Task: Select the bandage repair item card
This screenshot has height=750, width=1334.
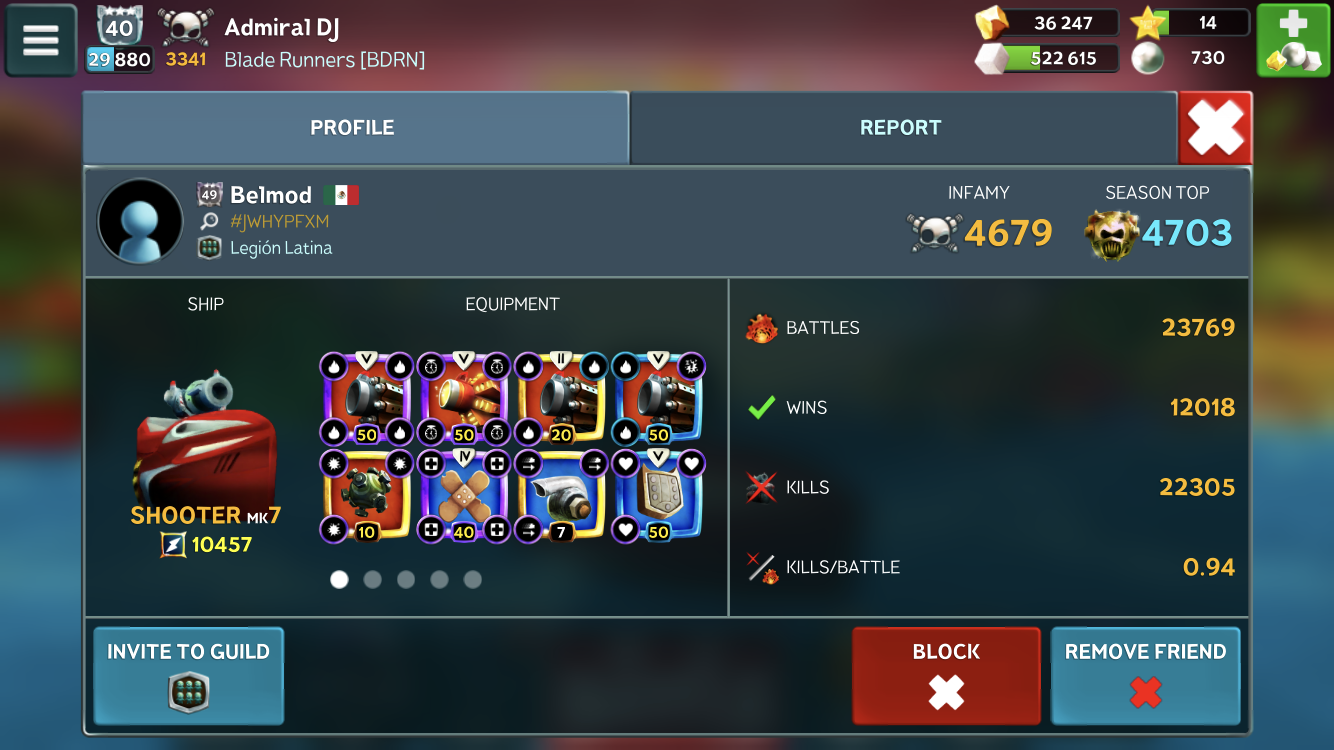Action: (x=464, y=496)
